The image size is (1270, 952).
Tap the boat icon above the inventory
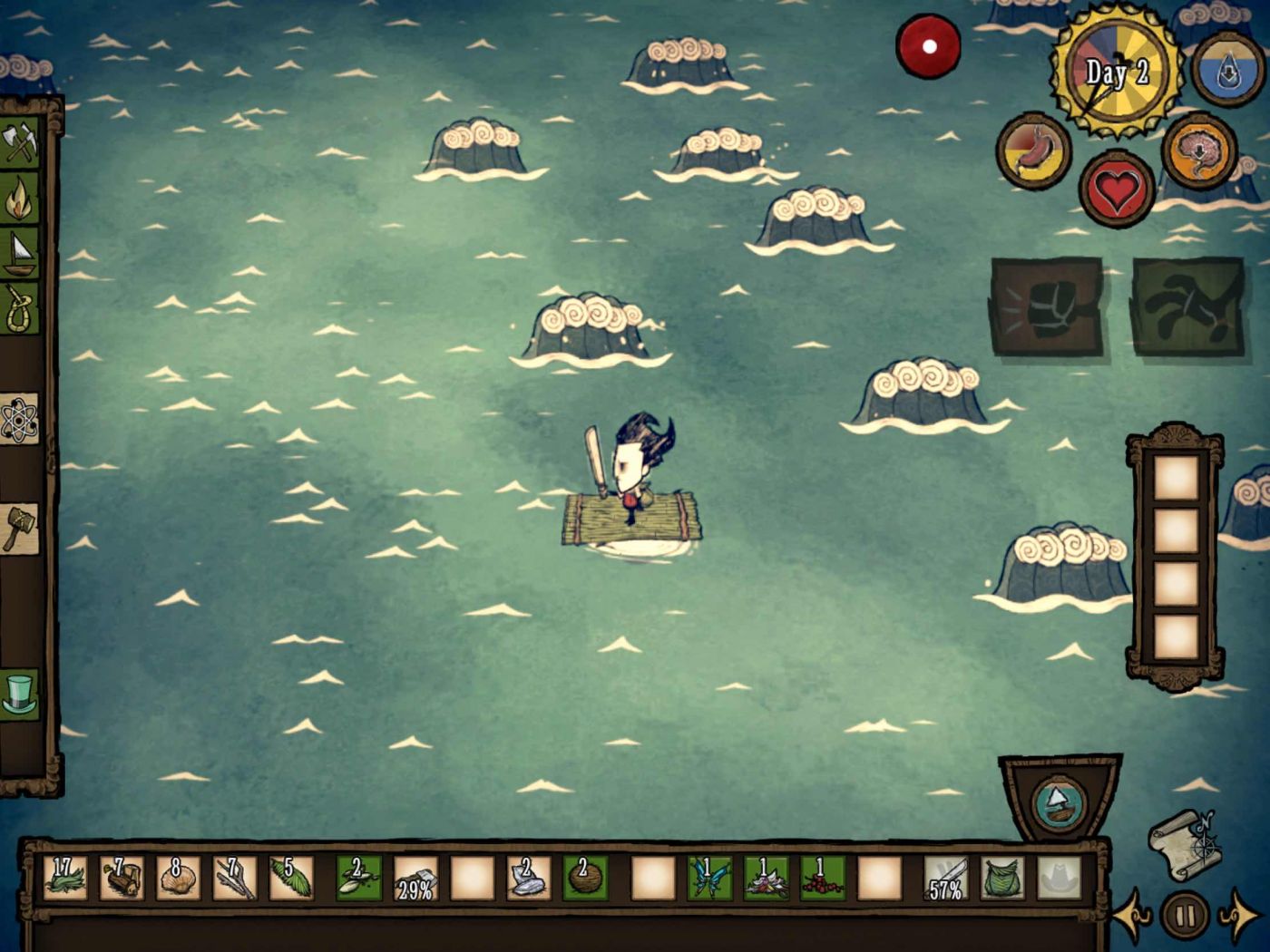pyautogui.click(x=1058, y=802)
